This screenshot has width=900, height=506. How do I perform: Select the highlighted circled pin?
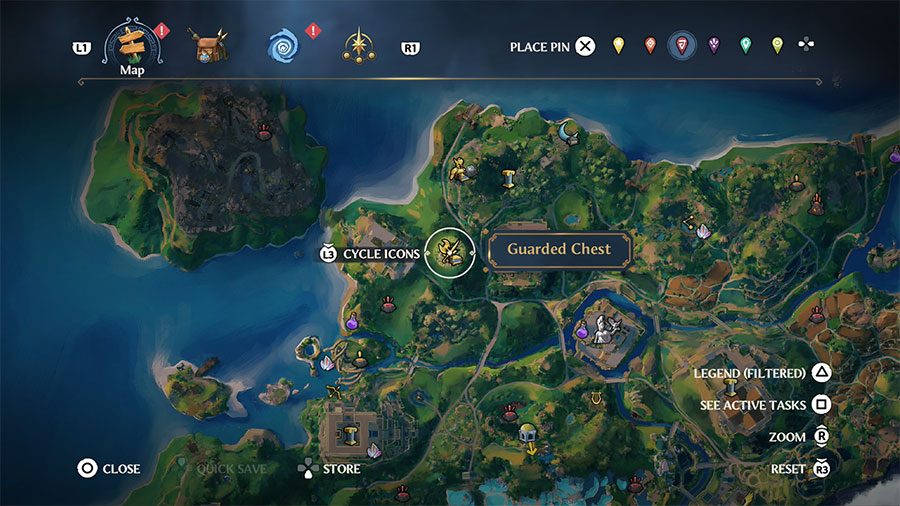(x=682, y=46)
